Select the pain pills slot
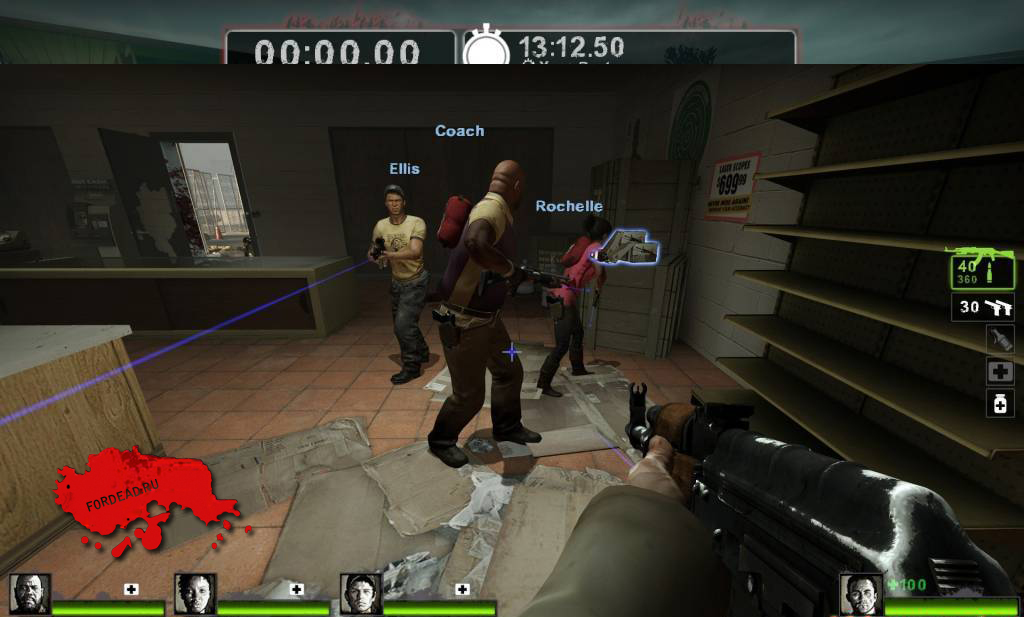Image resolution: width=1024 pixels, height=617 pixels. [1000, 403]
